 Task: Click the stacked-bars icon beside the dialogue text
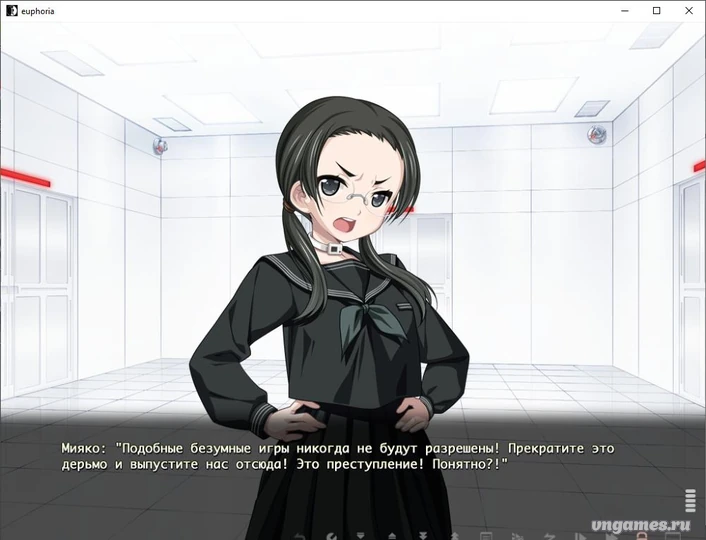[690, 500]
